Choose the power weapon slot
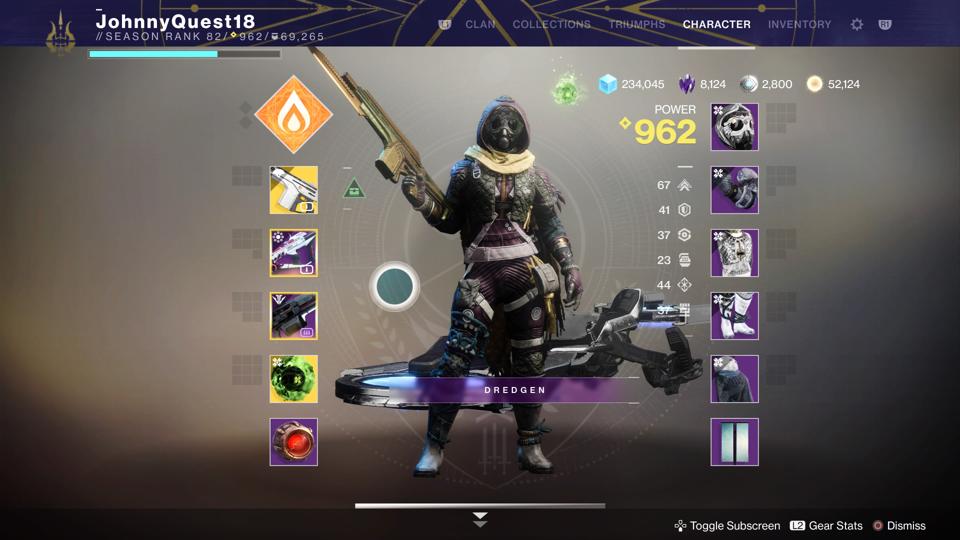The image size is (960, 540). coord(293,316)
